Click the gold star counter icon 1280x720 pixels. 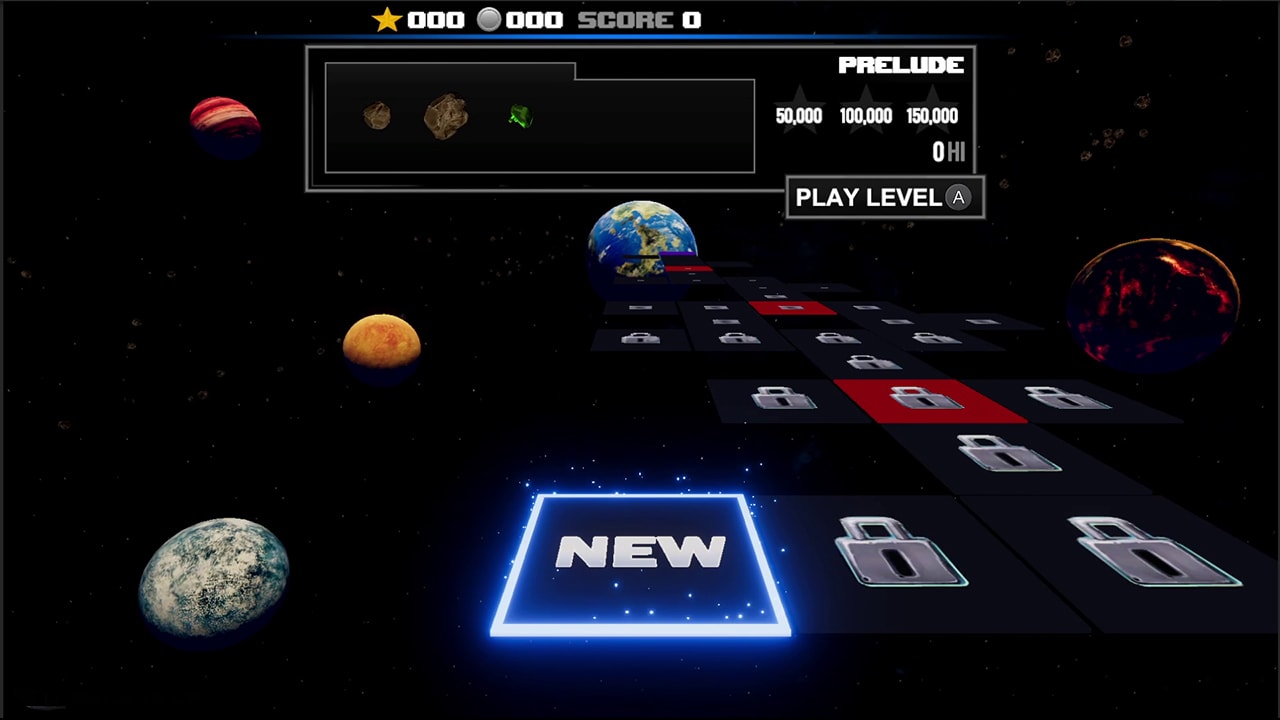[x=385, y=18]
